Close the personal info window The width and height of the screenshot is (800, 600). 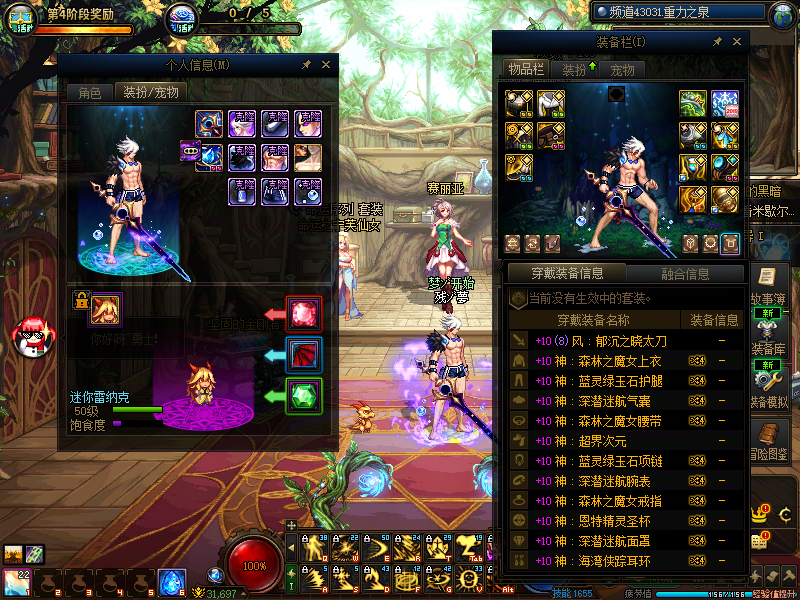point(326,64)
